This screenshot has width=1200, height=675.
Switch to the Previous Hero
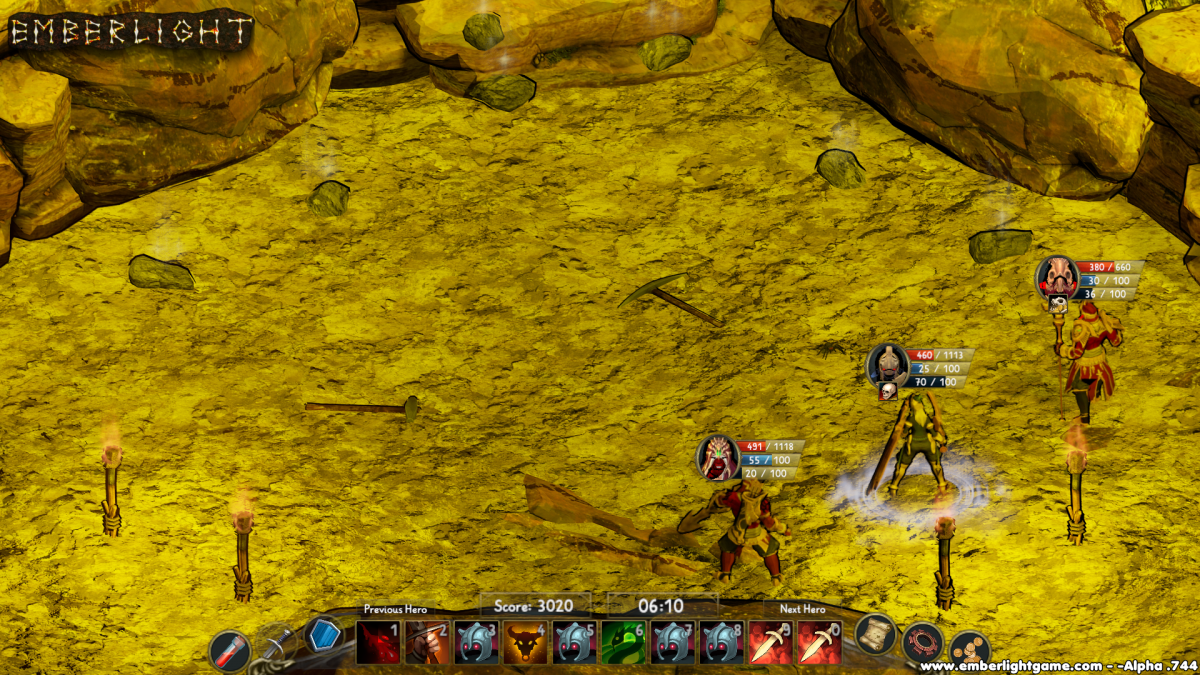pyautogui.click(x=395, y=609)
